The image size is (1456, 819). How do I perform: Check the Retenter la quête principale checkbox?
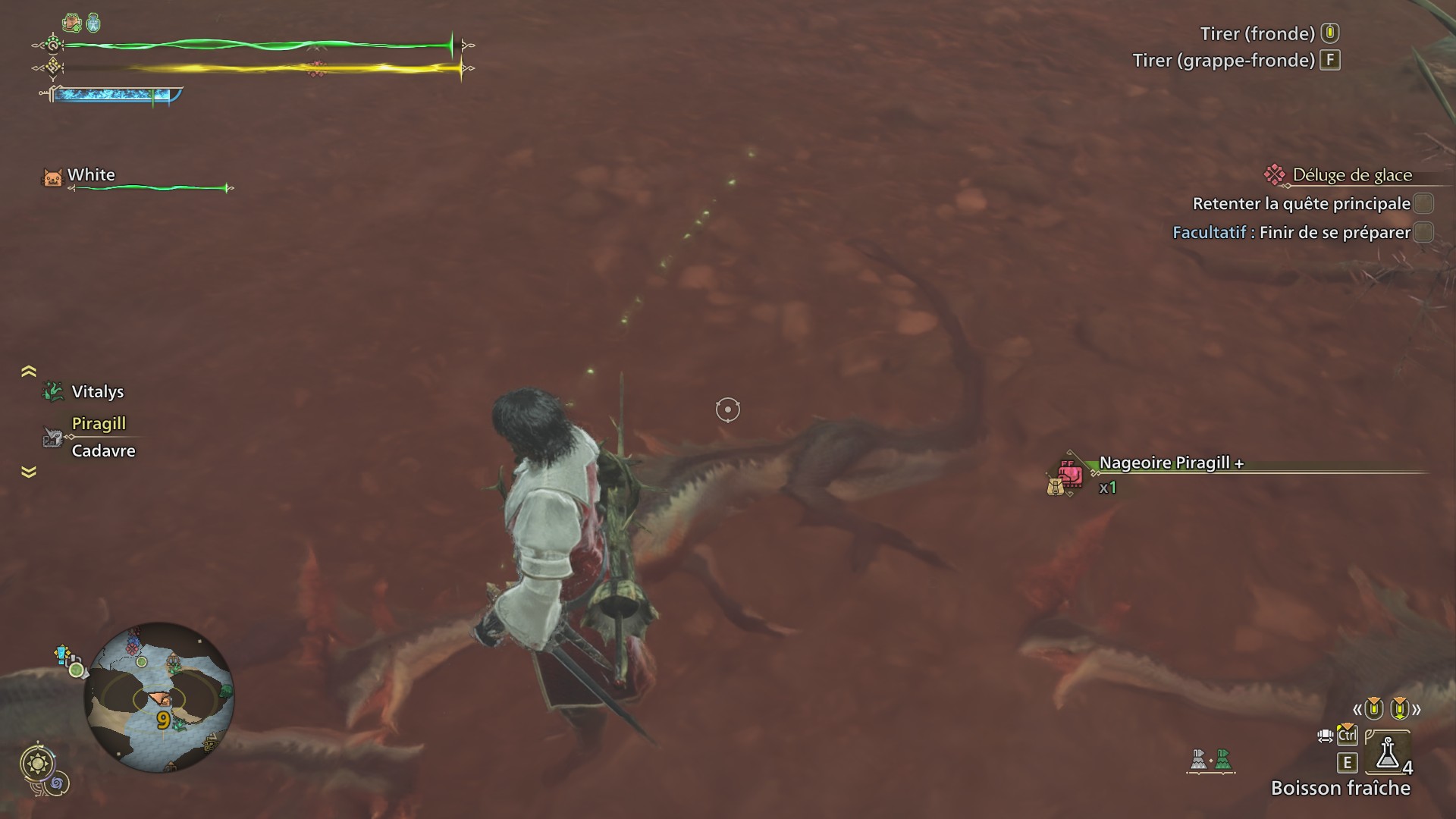tap(1423, 203)
